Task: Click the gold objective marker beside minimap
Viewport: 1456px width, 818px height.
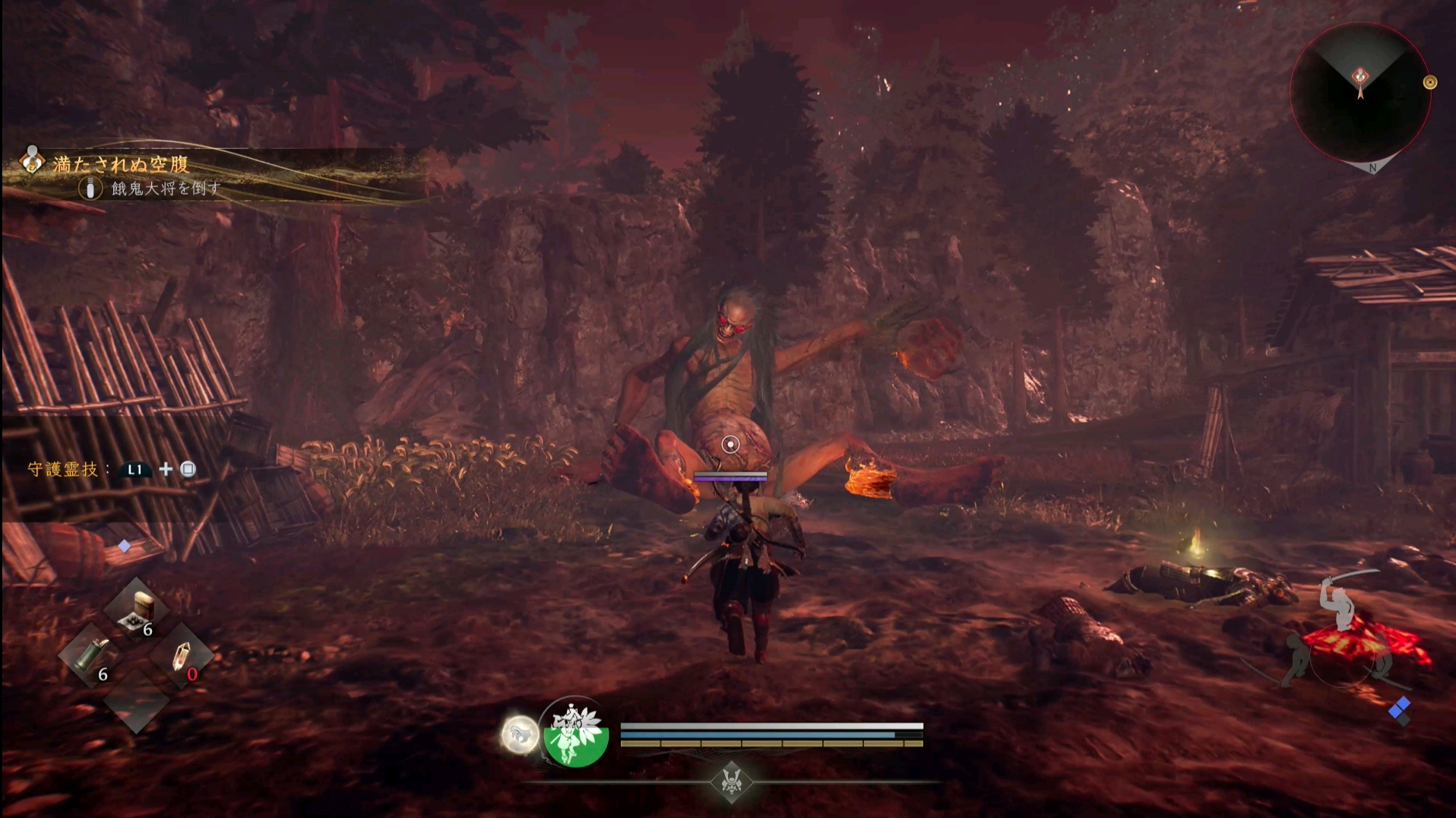Action: click(x=1429, y=82)
